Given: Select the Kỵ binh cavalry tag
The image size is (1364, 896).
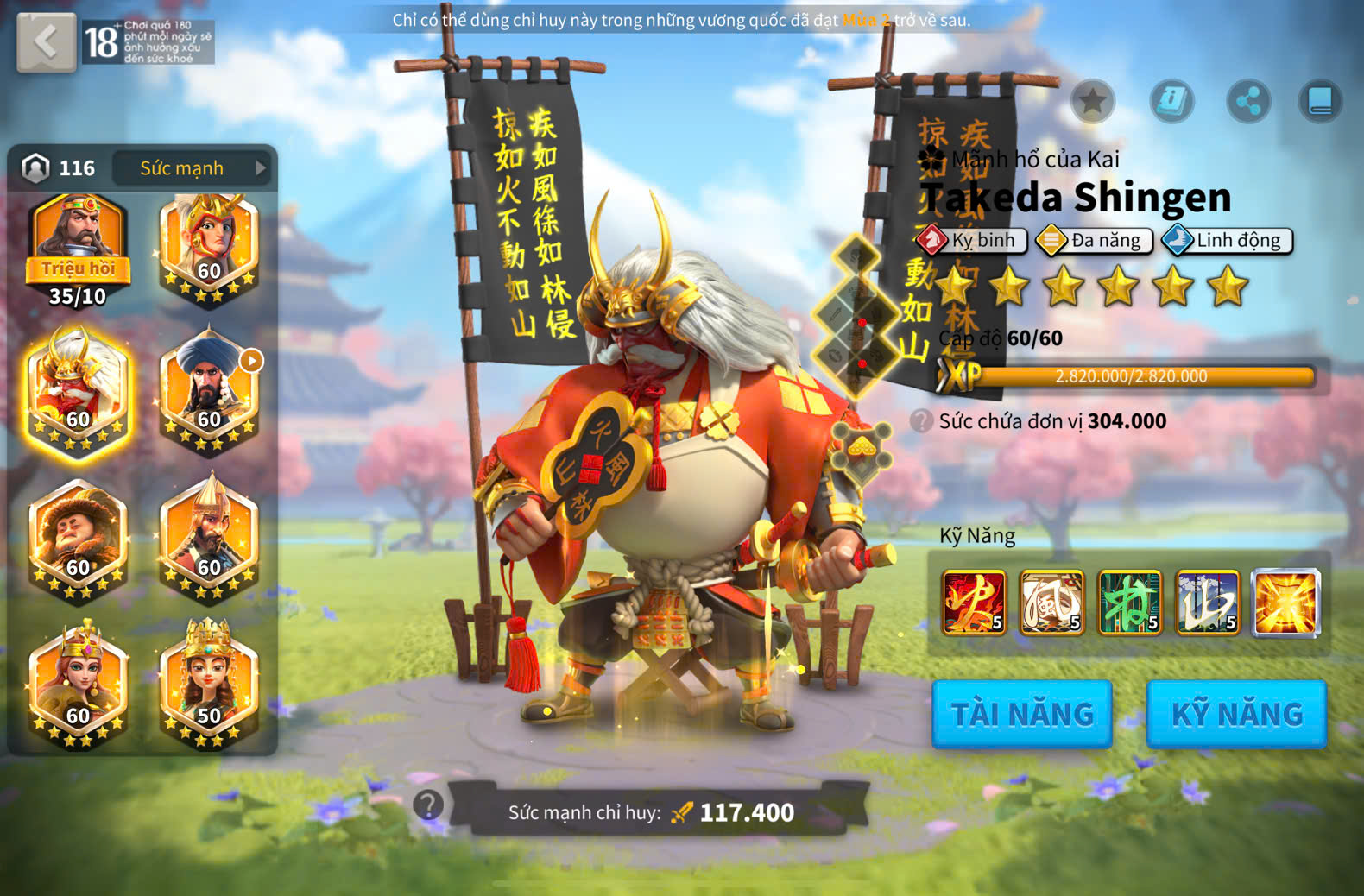Looking at the screenshot, I should pyautogui.click(x=972, y=240).
